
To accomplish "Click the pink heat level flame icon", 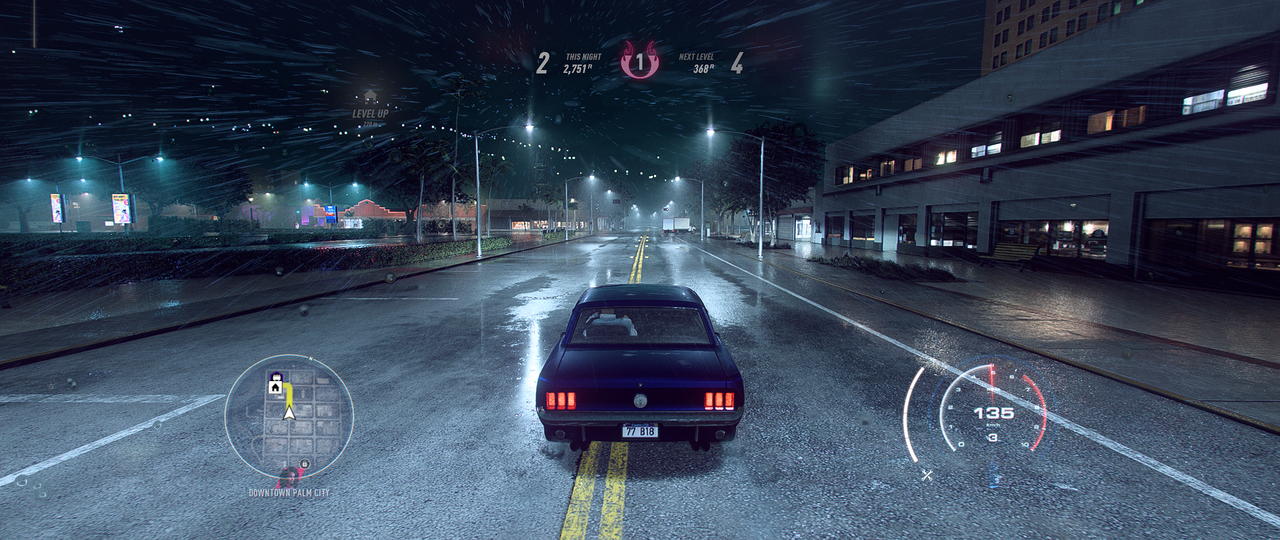I will (639, 61).
